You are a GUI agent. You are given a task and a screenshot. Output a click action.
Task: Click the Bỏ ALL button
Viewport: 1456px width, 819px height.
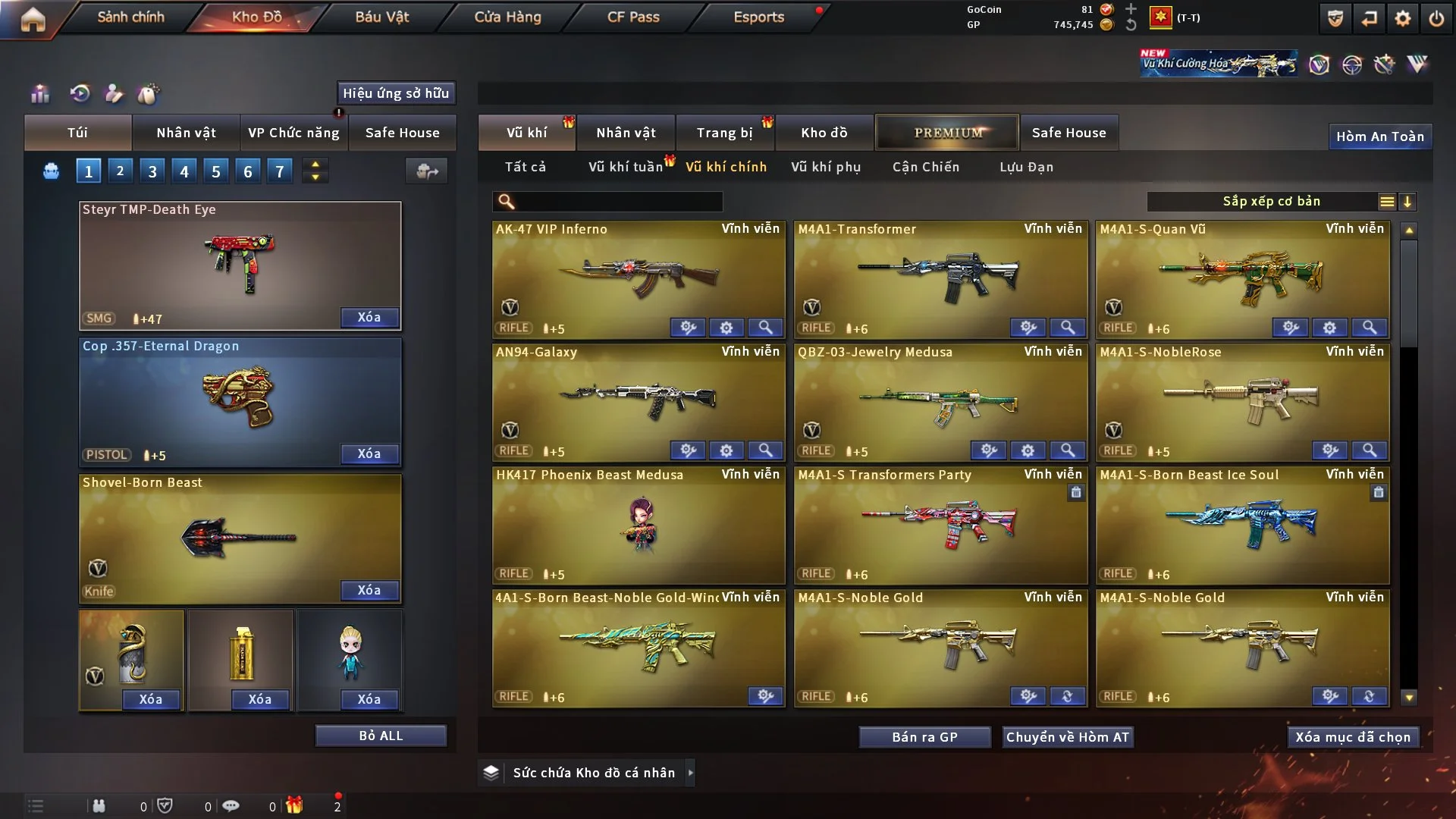[x=381, y=736]
